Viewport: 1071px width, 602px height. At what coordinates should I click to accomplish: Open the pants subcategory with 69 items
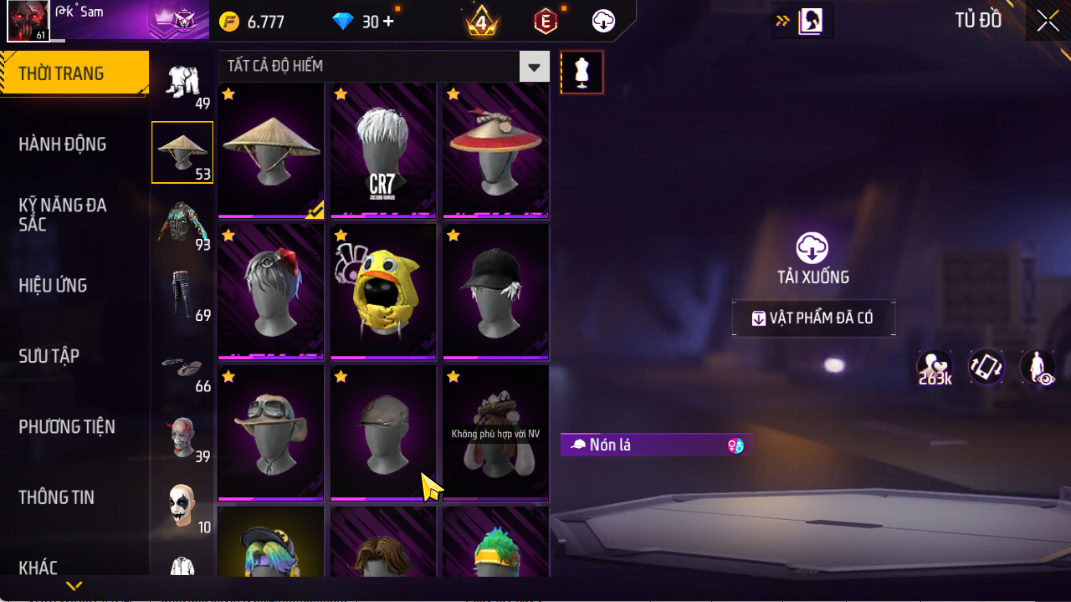coord(182,294)
